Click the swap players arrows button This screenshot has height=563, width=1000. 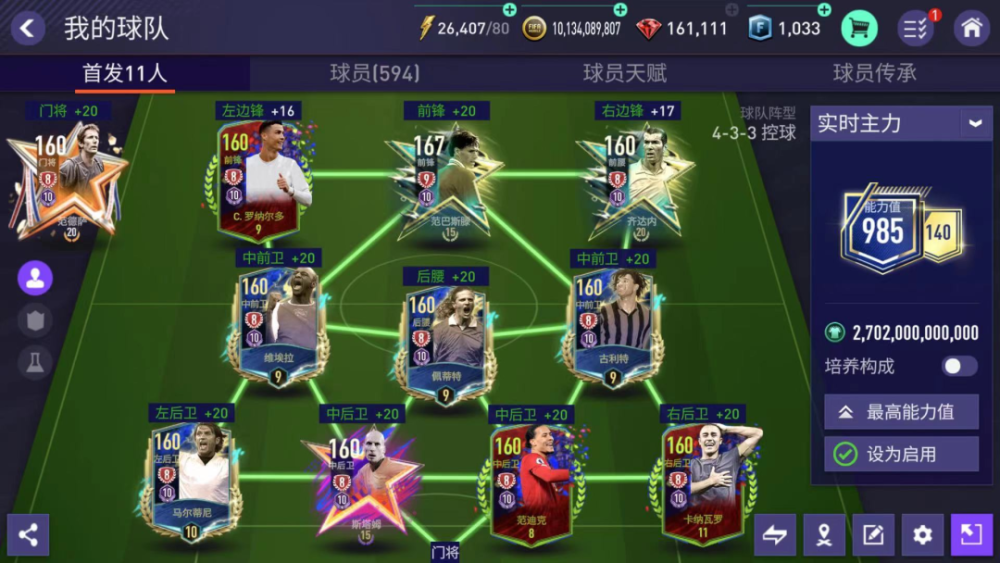[x=775, y=535]
